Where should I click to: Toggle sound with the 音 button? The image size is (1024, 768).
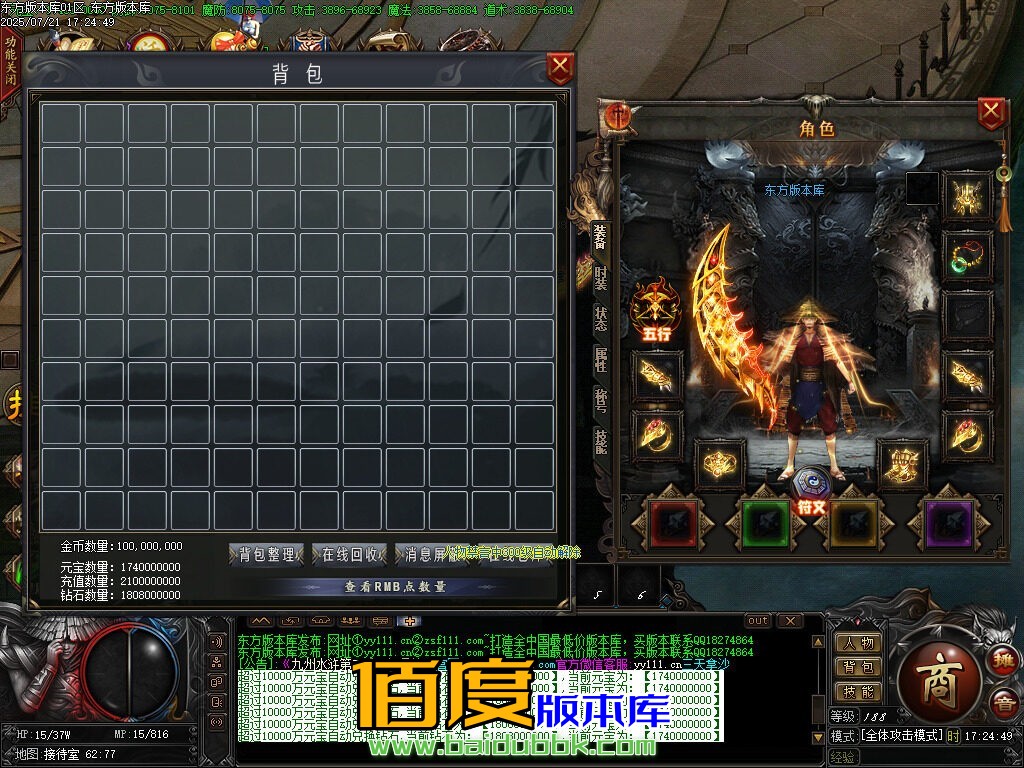(x=1001, y=704)
